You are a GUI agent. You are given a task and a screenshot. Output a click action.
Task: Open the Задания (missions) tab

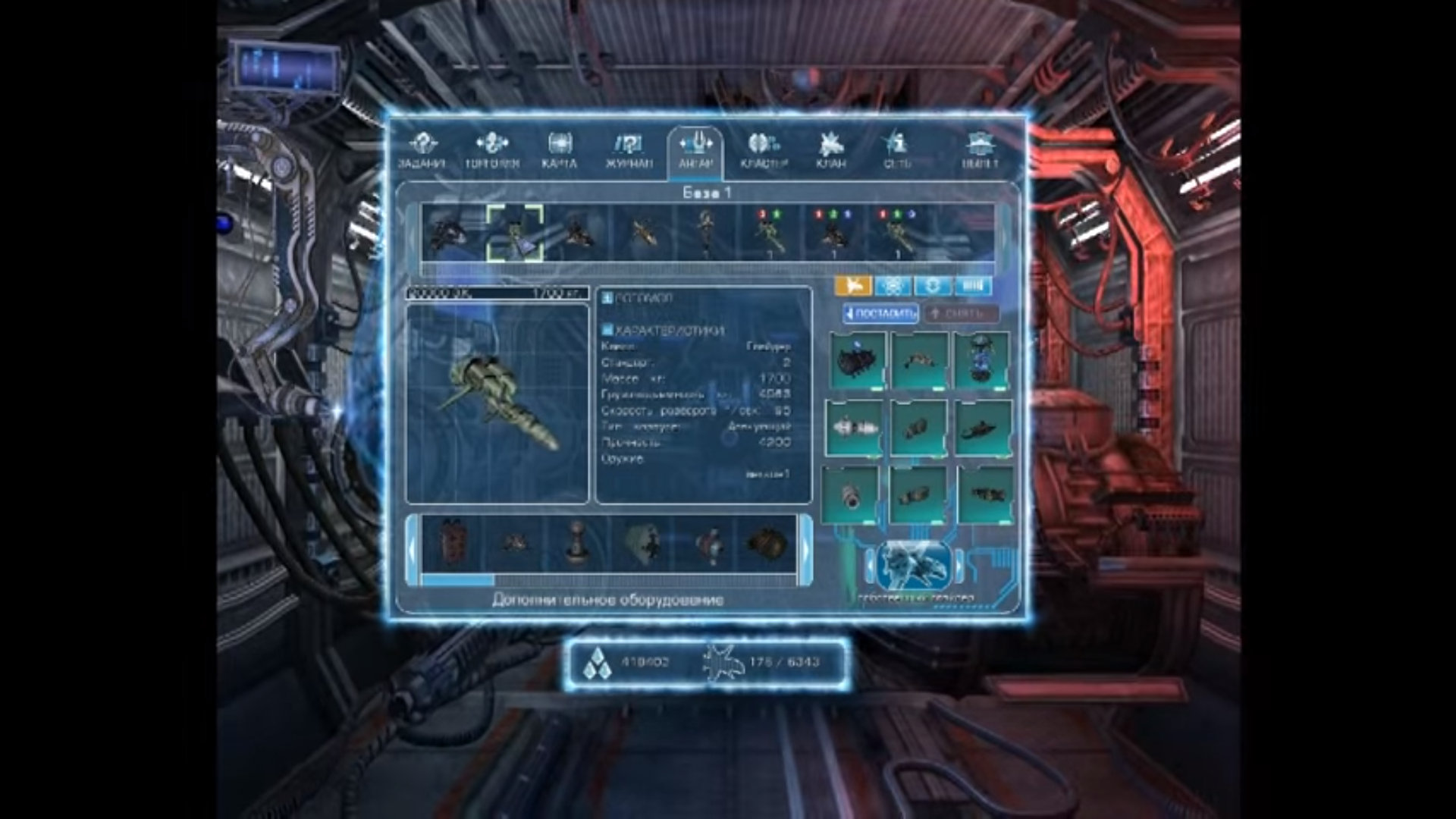click(422, 150)
